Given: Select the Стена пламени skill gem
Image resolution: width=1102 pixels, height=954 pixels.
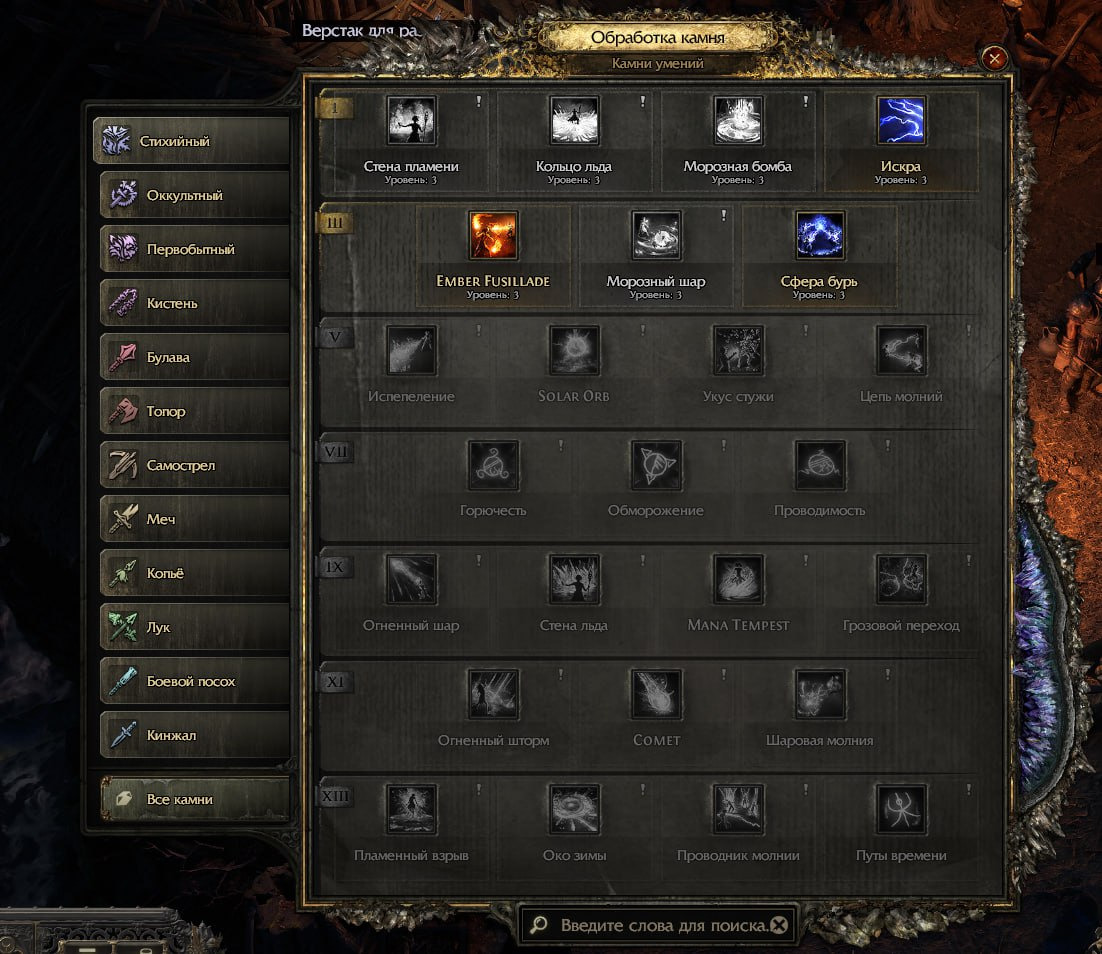Looking at the screenshot, I should (411, 122).
